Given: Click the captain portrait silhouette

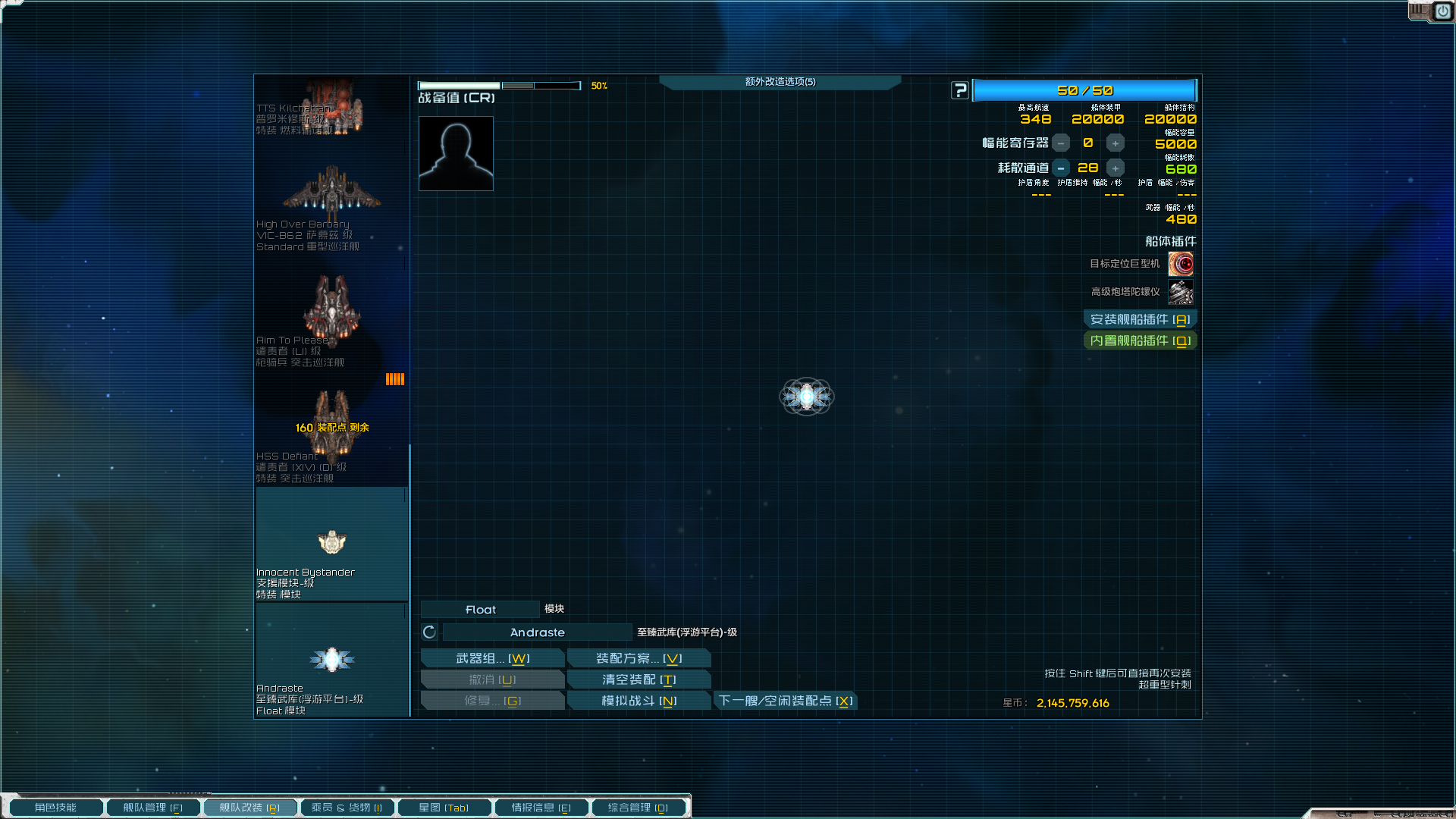Looking at the screenshot, I should pyautogui.click(x=455, y=152).
